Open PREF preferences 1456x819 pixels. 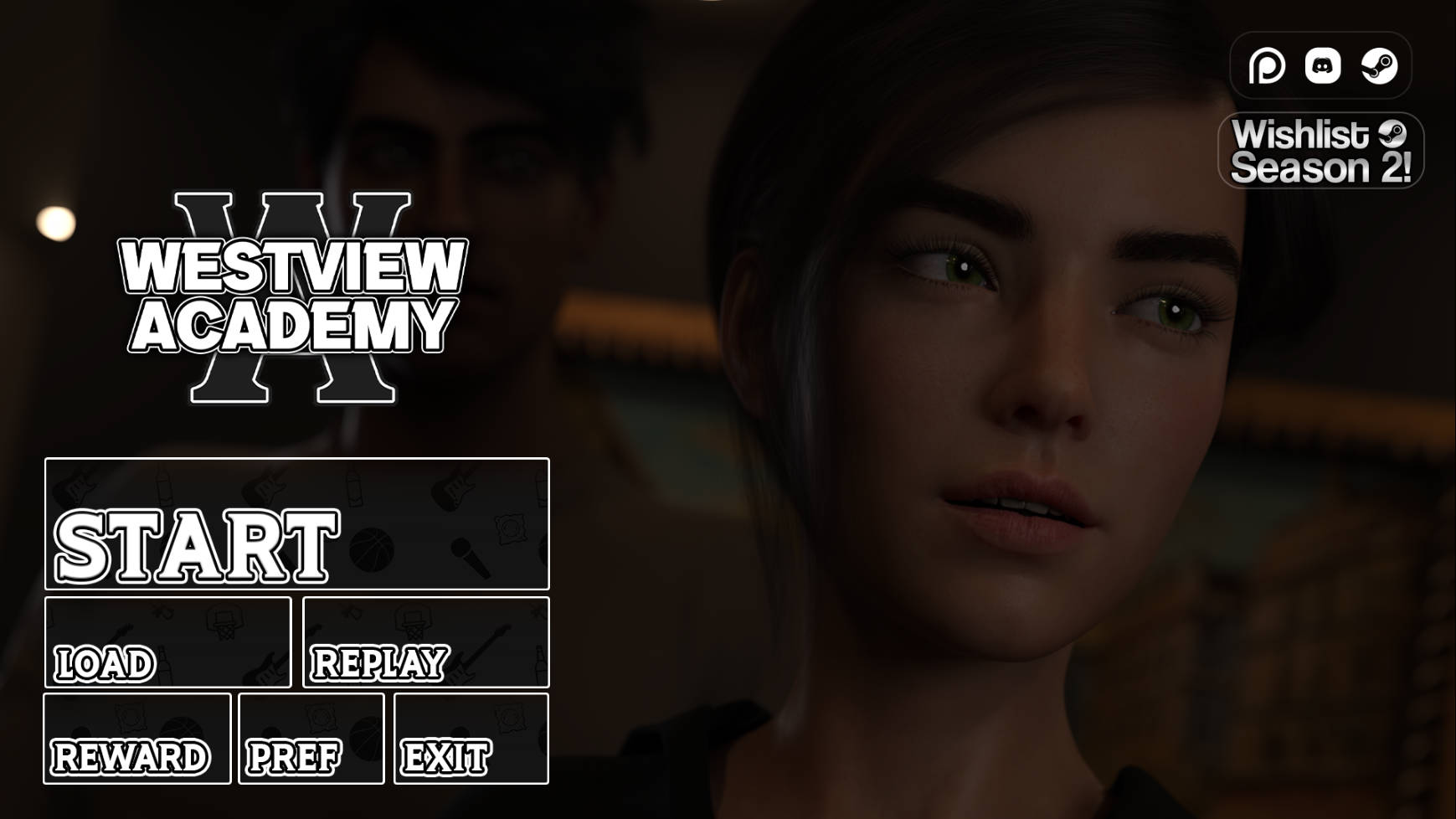[x=311, y=739]
